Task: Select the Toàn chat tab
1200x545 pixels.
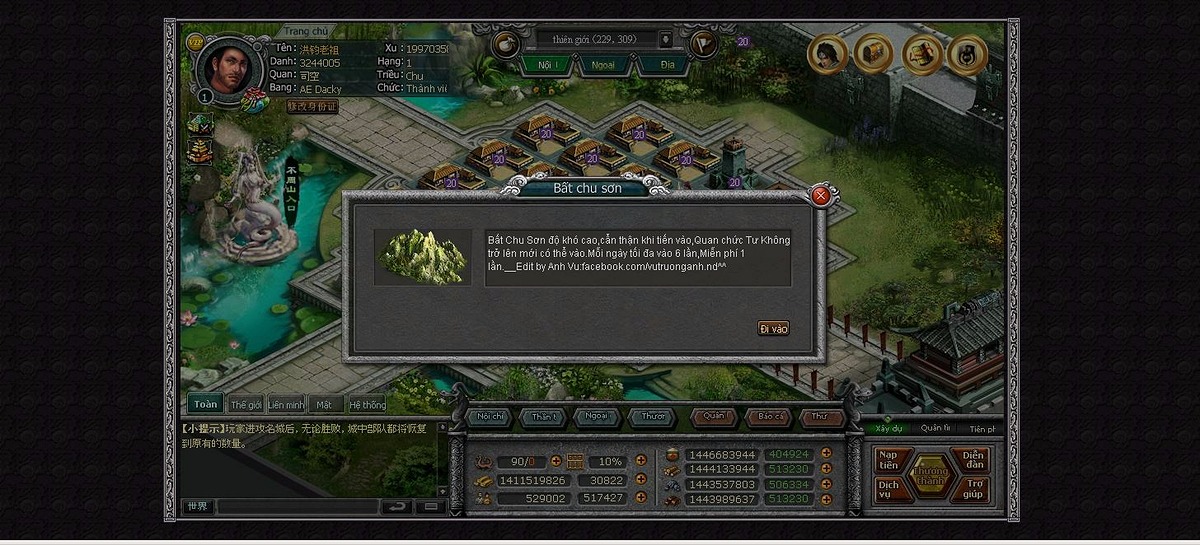Action: point(205,404)
